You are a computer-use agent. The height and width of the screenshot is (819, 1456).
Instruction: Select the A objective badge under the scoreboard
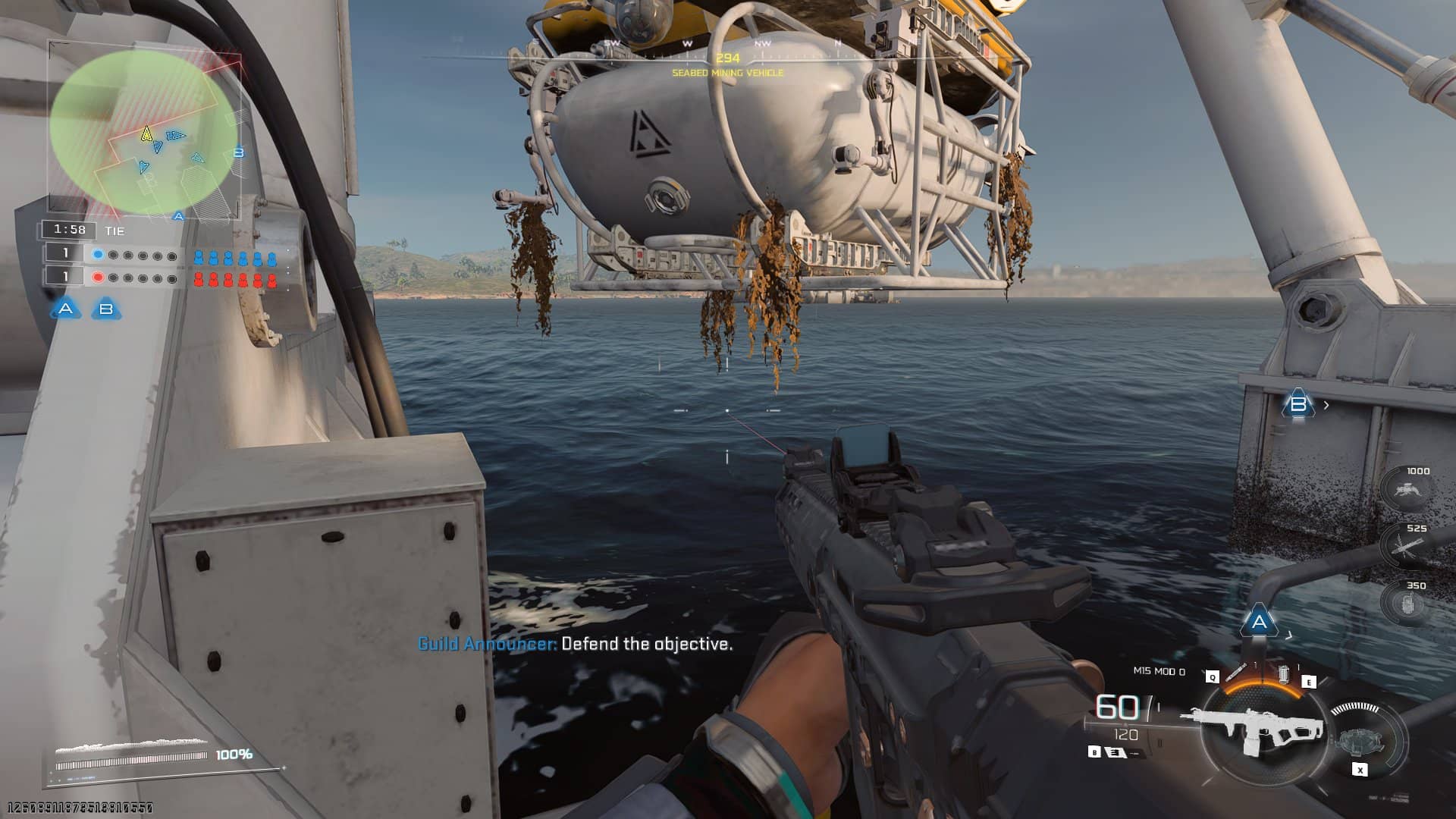coord(66,309)
